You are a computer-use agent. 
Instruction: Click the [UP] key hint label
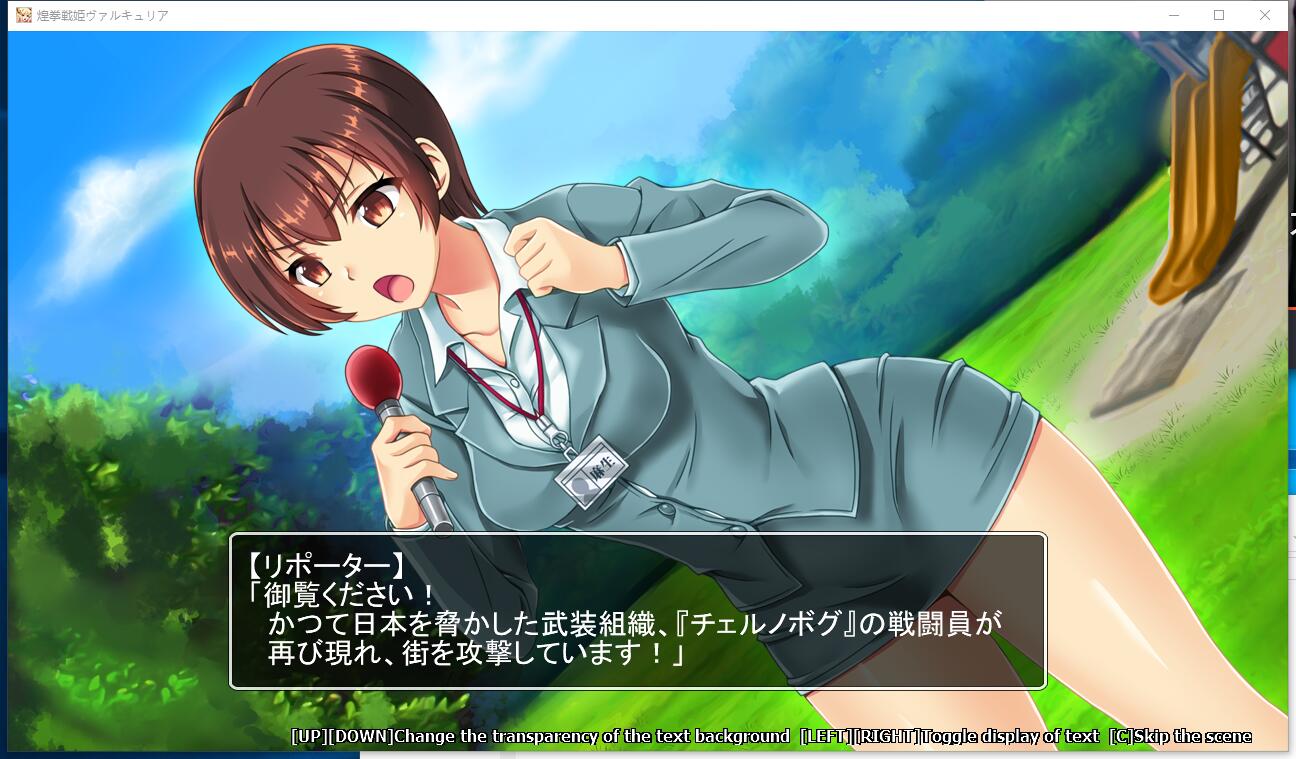[x=310, y=736]
